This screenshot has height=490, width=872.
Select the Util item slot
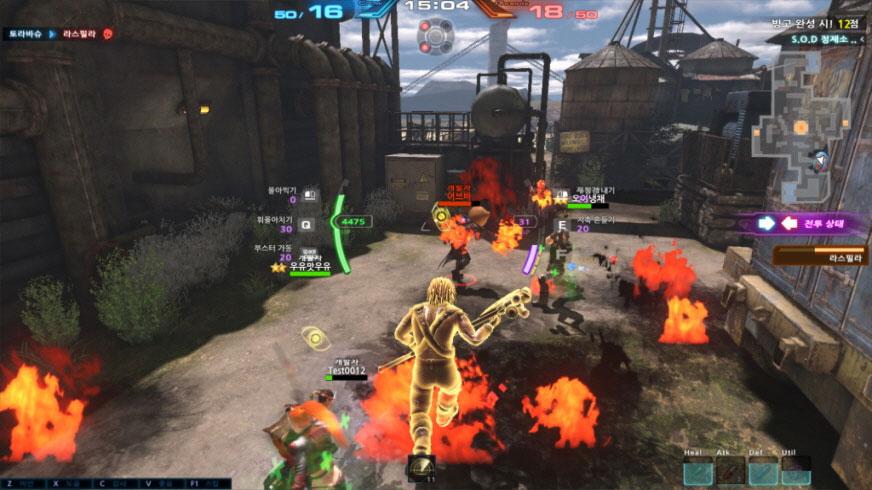[795, 470]
